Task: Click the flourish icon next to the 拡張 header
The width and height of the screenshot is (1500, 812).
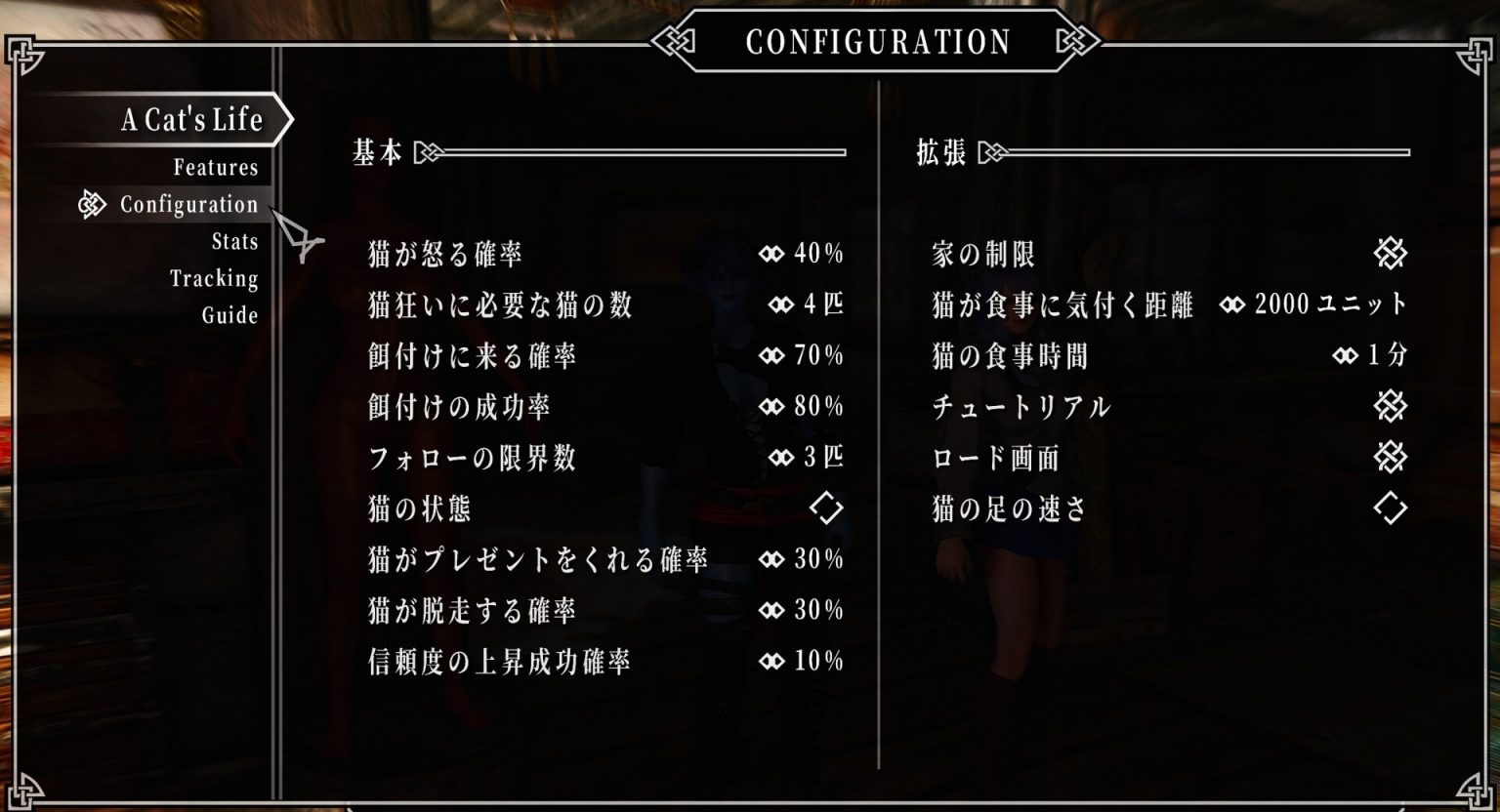Action: click(x=990, y=149)
